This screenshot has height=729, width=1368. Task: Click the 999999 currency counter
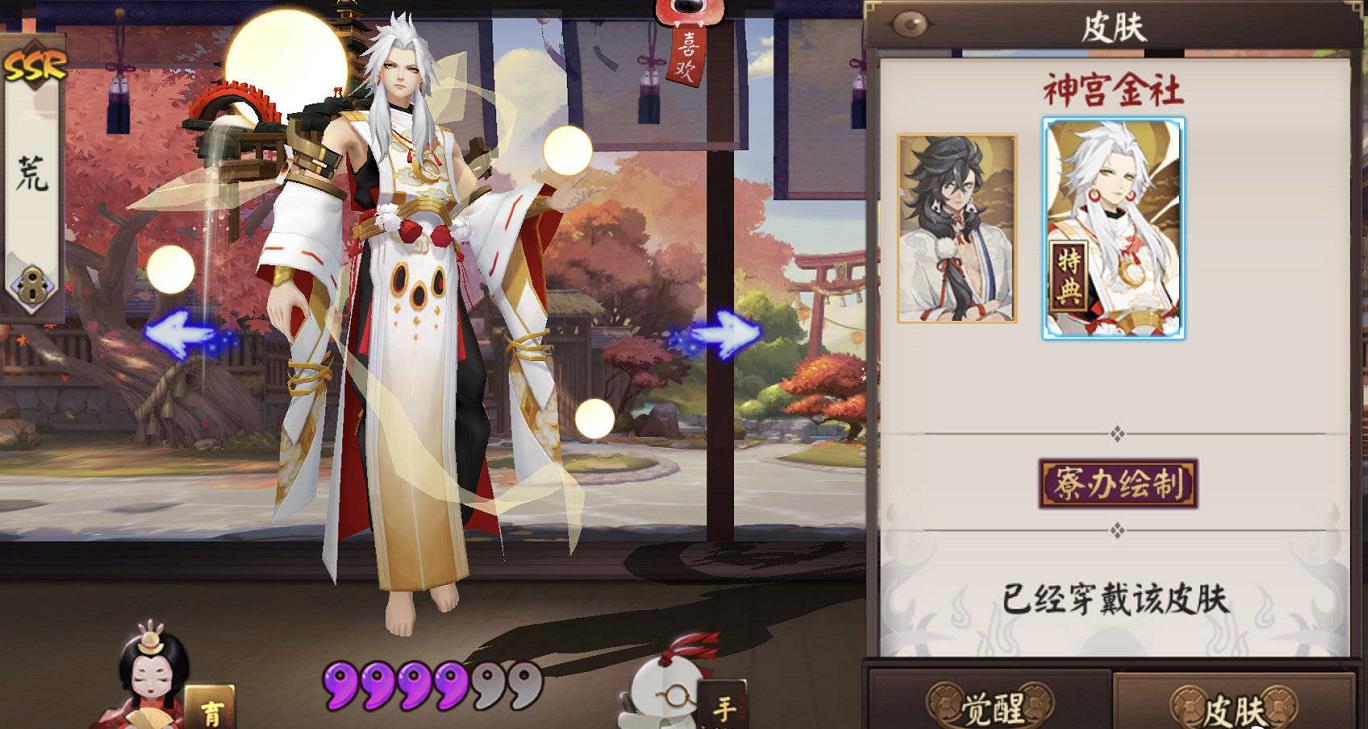pyautogui.click(x=430, y=685)
